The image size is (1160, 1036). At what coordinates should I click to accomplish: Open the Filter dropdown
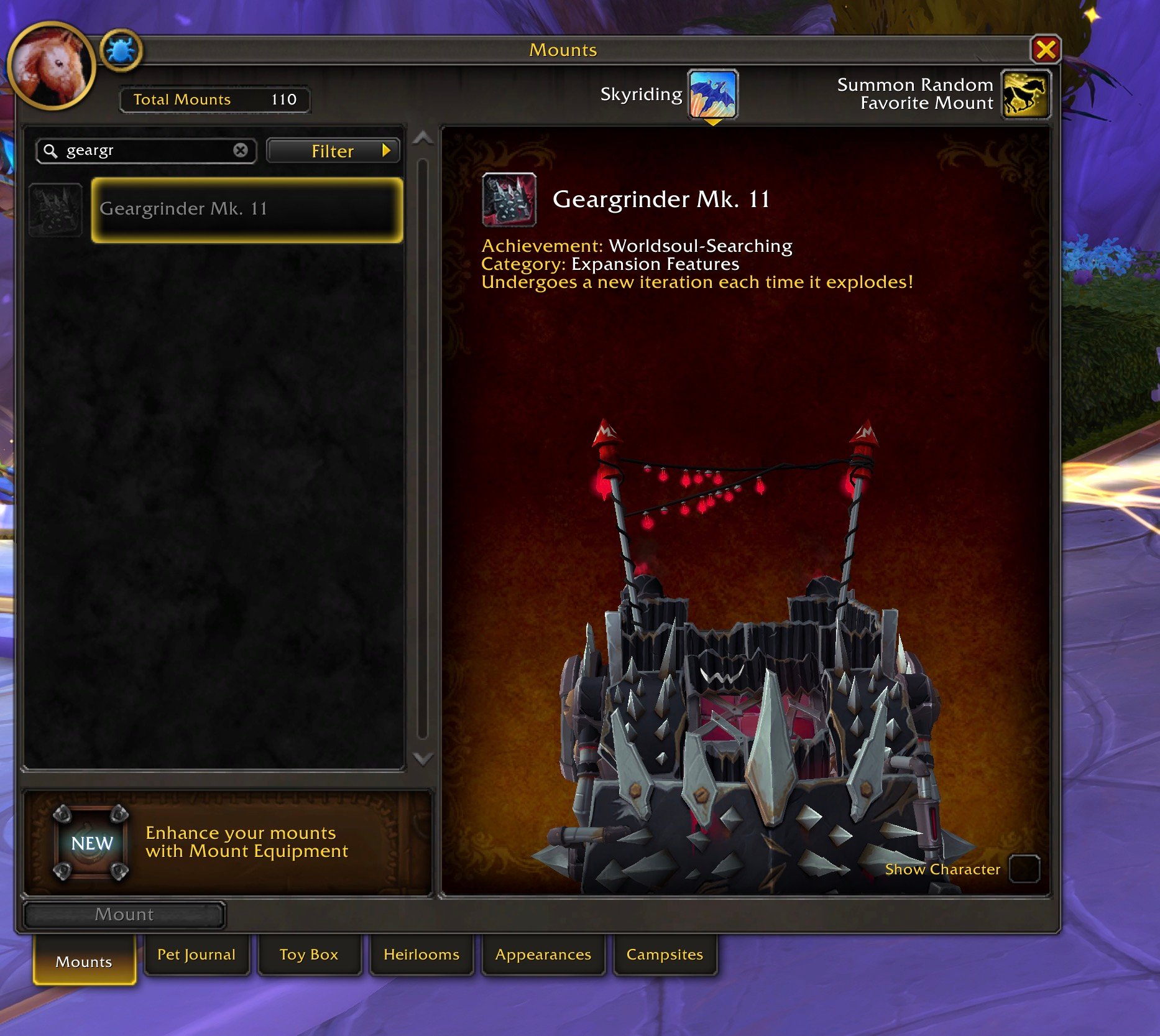pyautogui.click(x=333, y=151)
